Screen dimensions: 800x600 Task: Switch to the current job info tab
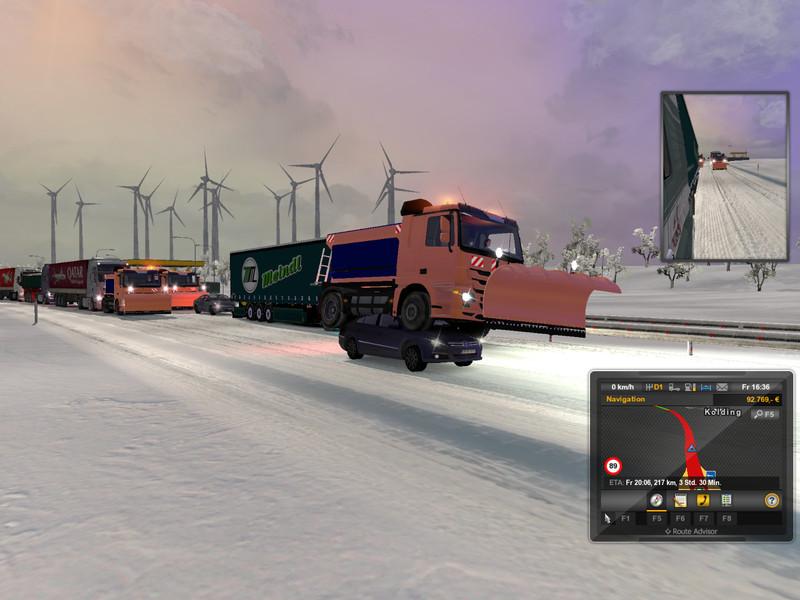click(x=680, y=499)
